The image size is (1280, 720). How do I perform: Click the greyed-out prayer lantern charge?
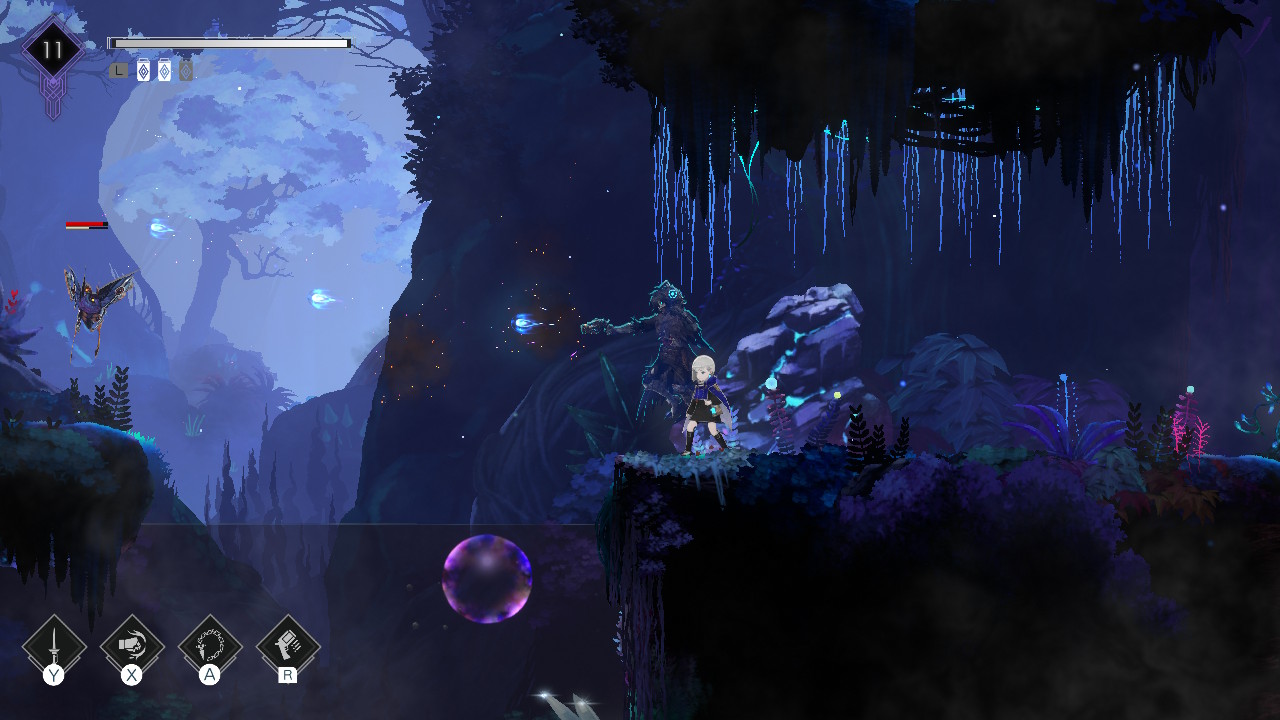point(186,71)
